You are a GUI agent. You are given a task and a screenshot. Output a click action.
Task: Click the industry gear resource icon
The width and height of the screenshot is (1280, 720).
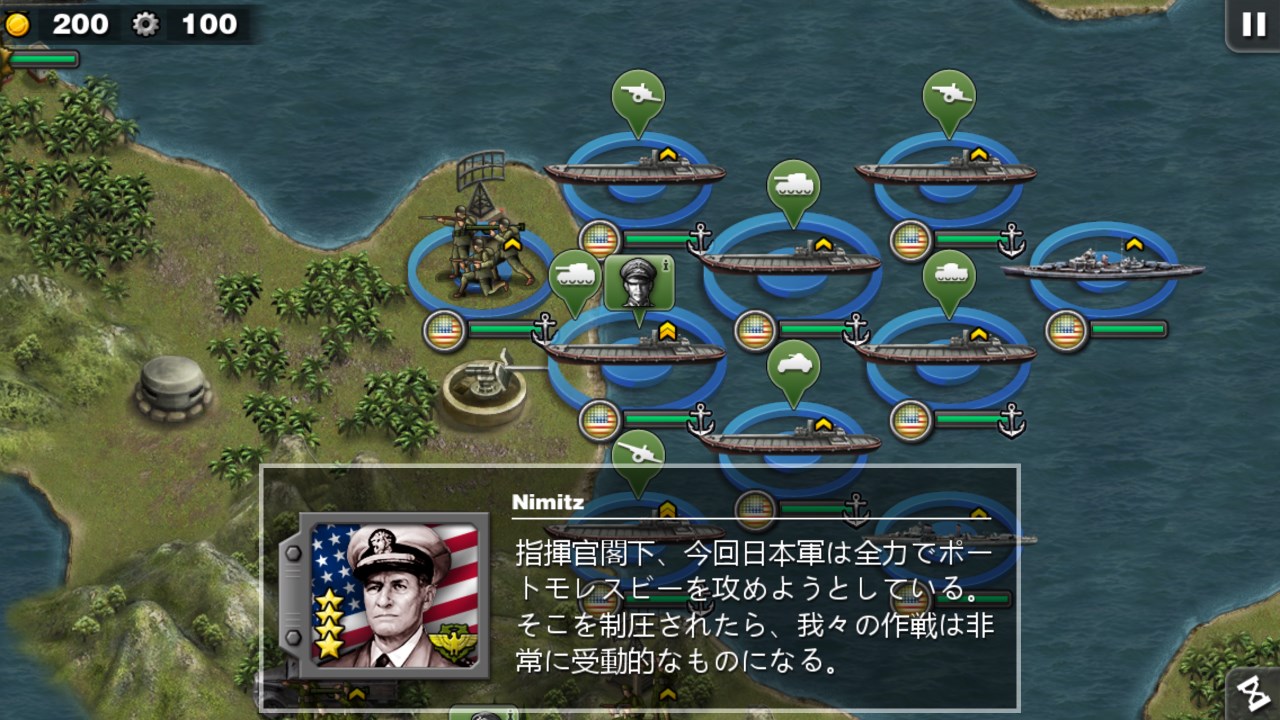(144, 25)
